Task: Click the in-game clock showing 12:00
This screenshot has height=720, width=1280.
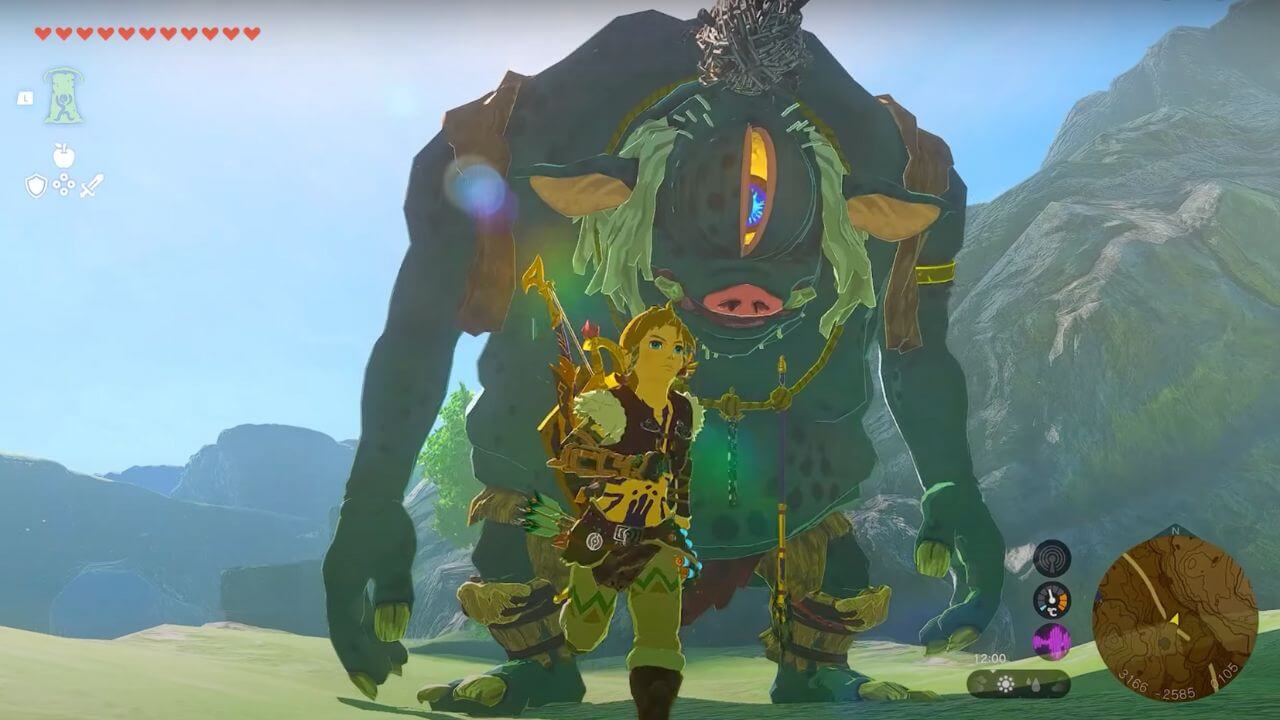Action: (989, 656)
